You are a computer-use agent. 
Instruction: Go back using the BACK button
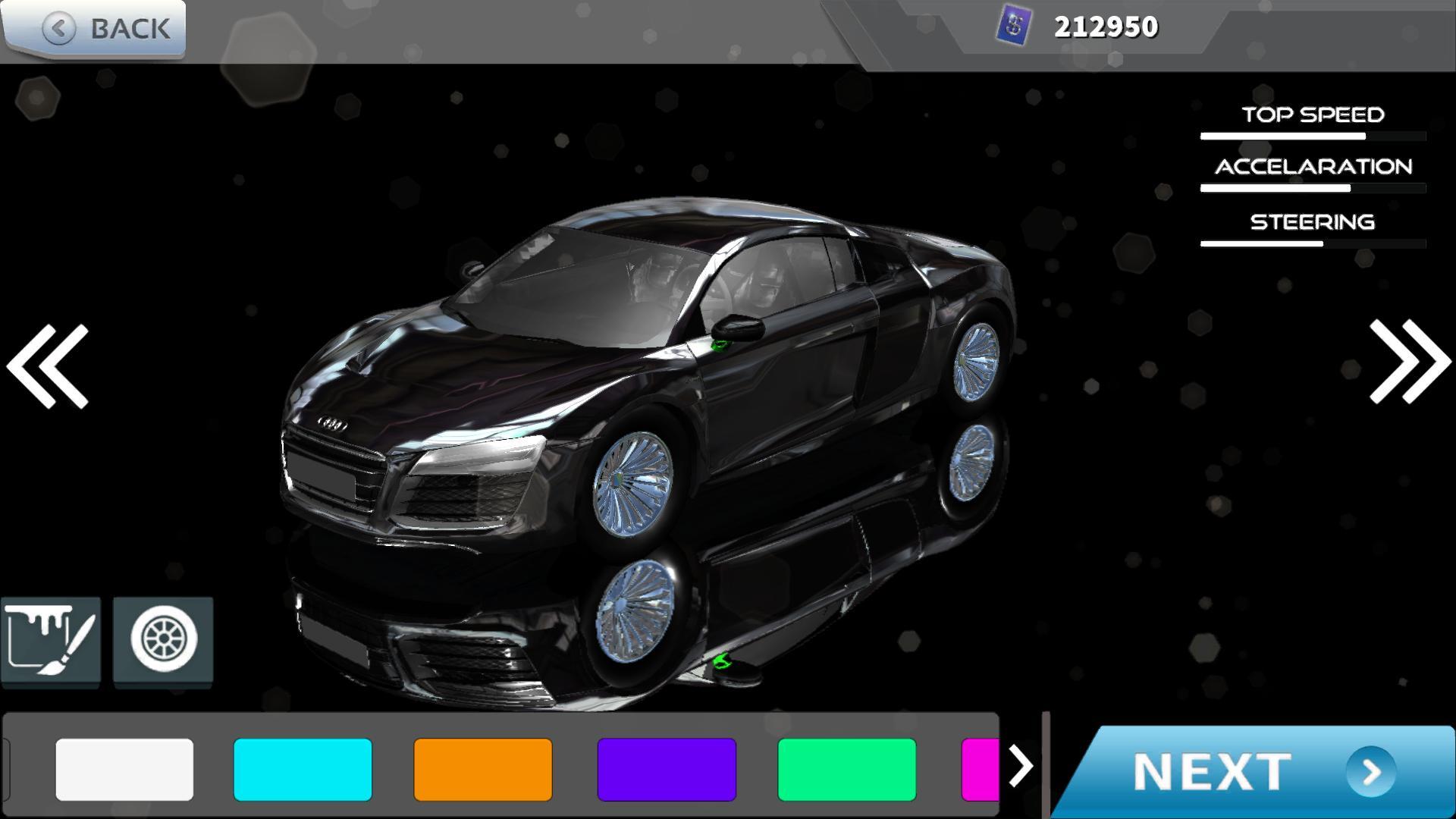tap(94, 29)
